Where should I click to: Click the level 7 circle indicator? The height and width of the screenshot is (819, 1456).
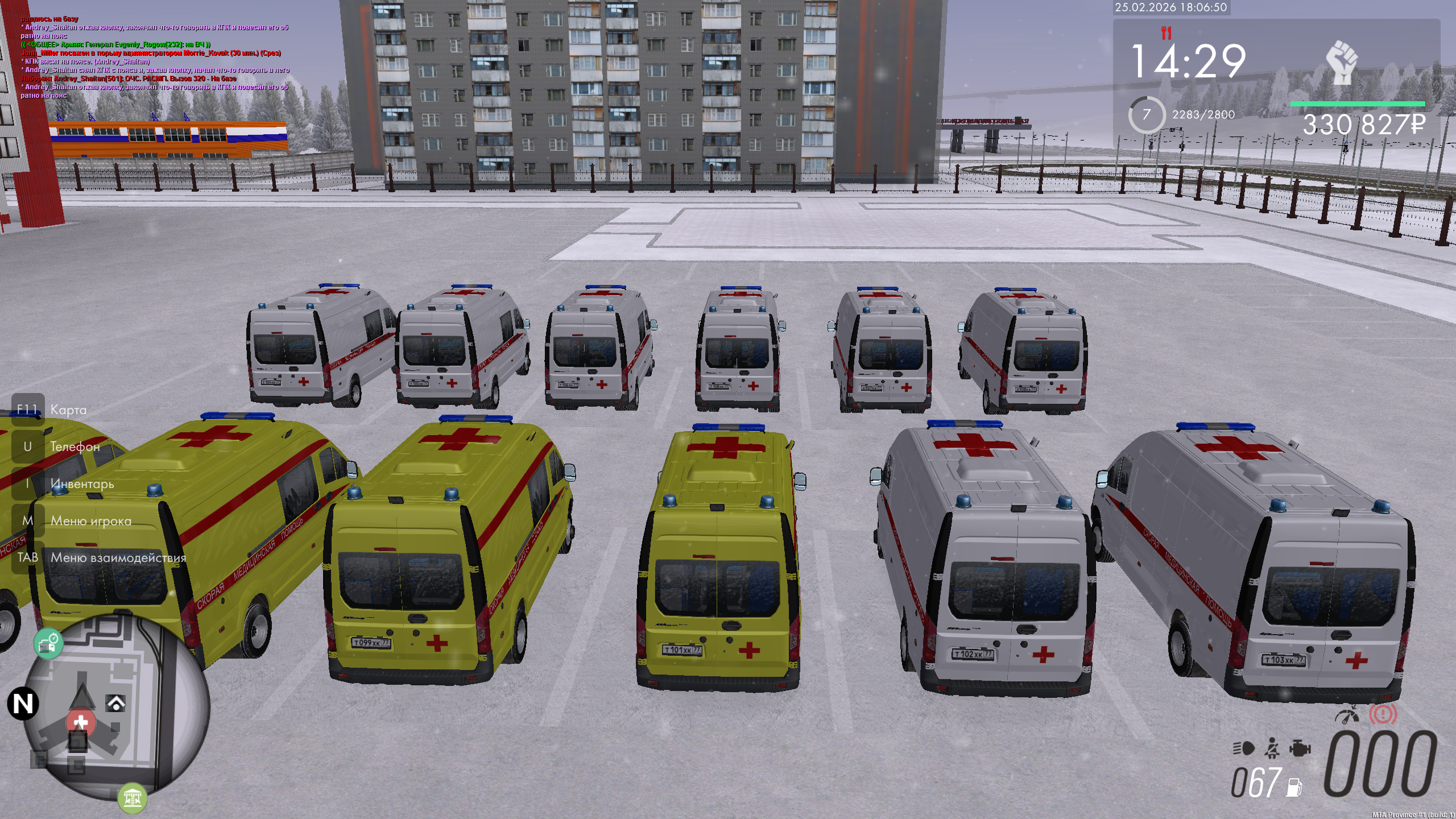pos(1147,115)
